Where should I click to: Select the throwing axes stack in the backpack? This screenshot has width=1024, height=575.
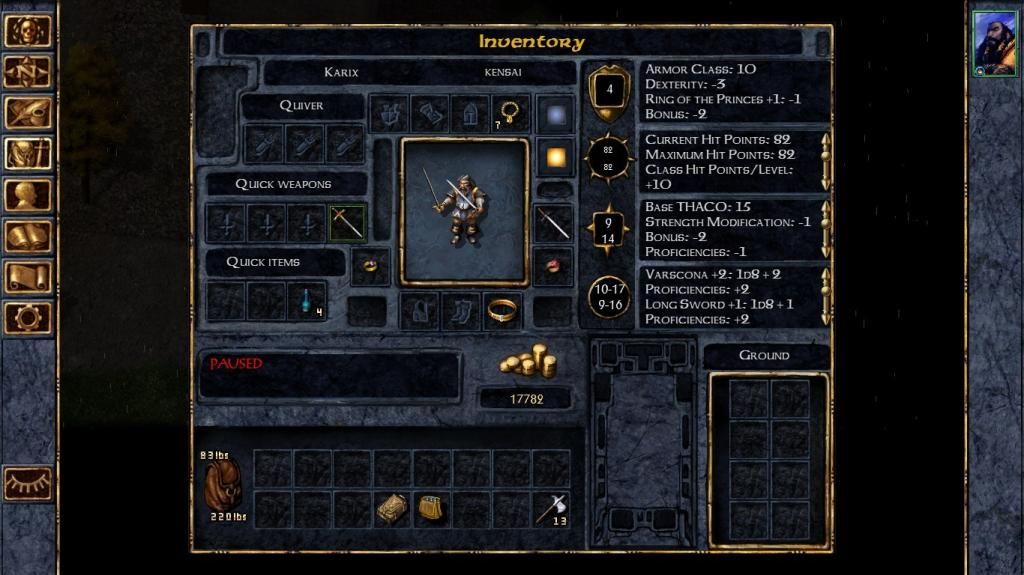(551, 509)
